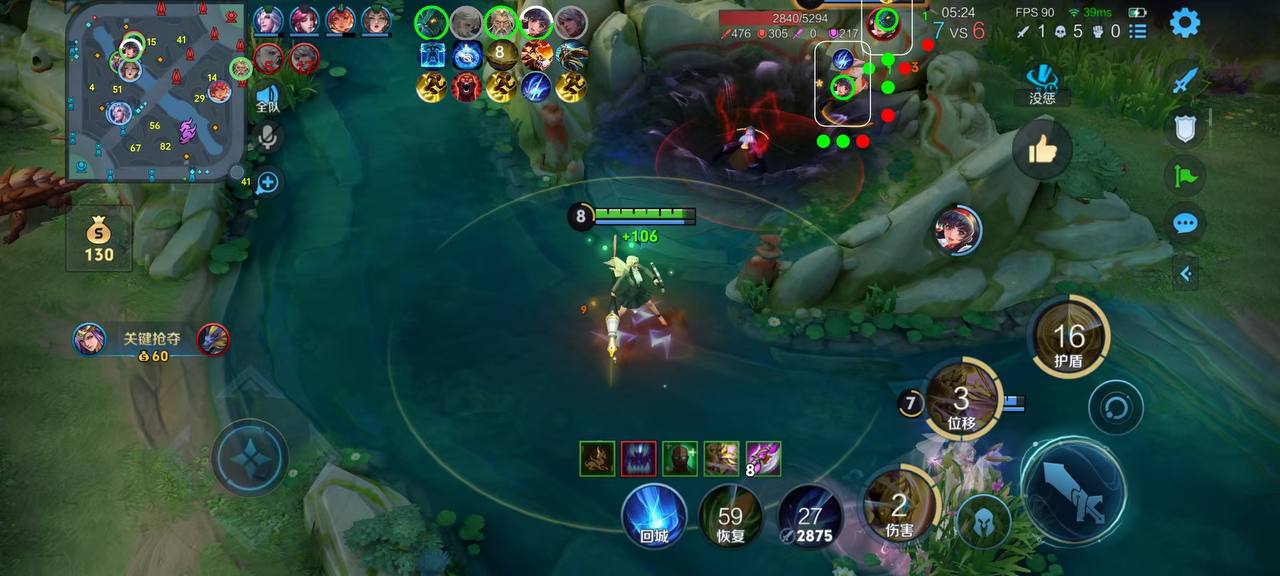The width and height of the screenshot is (1280, 576).
Task: Open the 关键抢夺 objective tracker
Action: pyautogui.click(x=151, y=340)
